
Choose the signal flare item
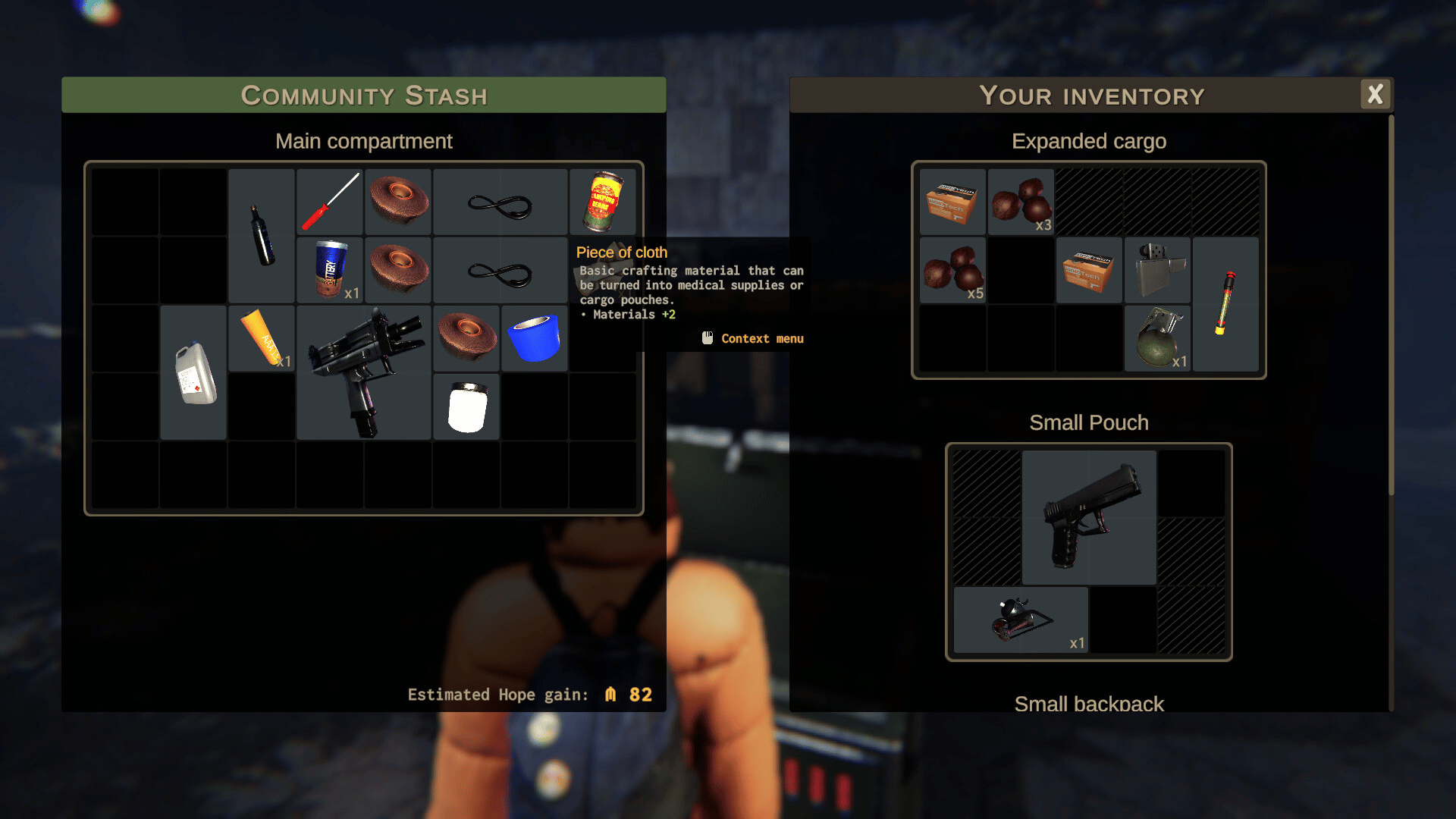(x=1225, y=303)
